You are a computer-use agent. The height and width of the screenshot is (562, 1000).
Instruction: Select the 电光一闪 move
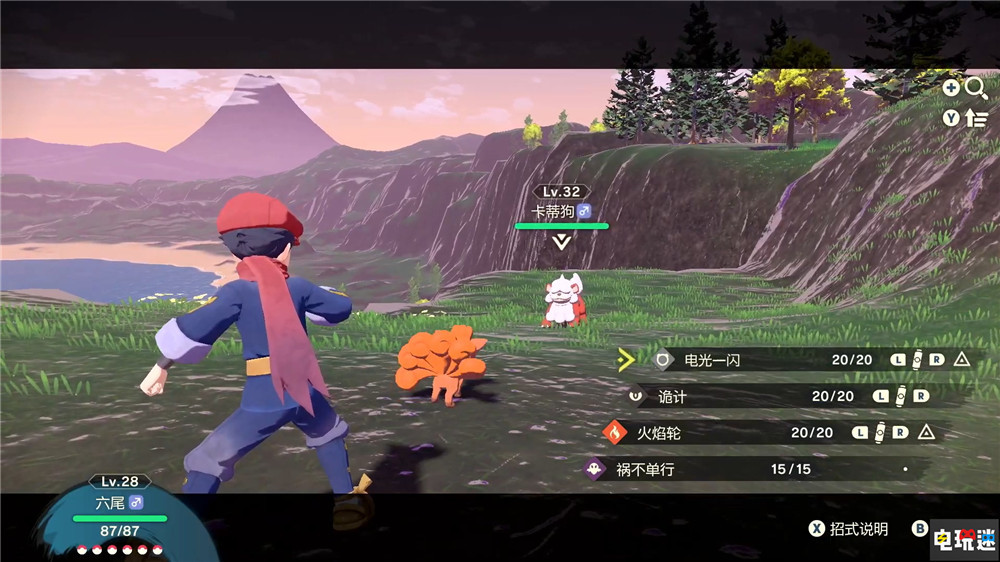710,360
